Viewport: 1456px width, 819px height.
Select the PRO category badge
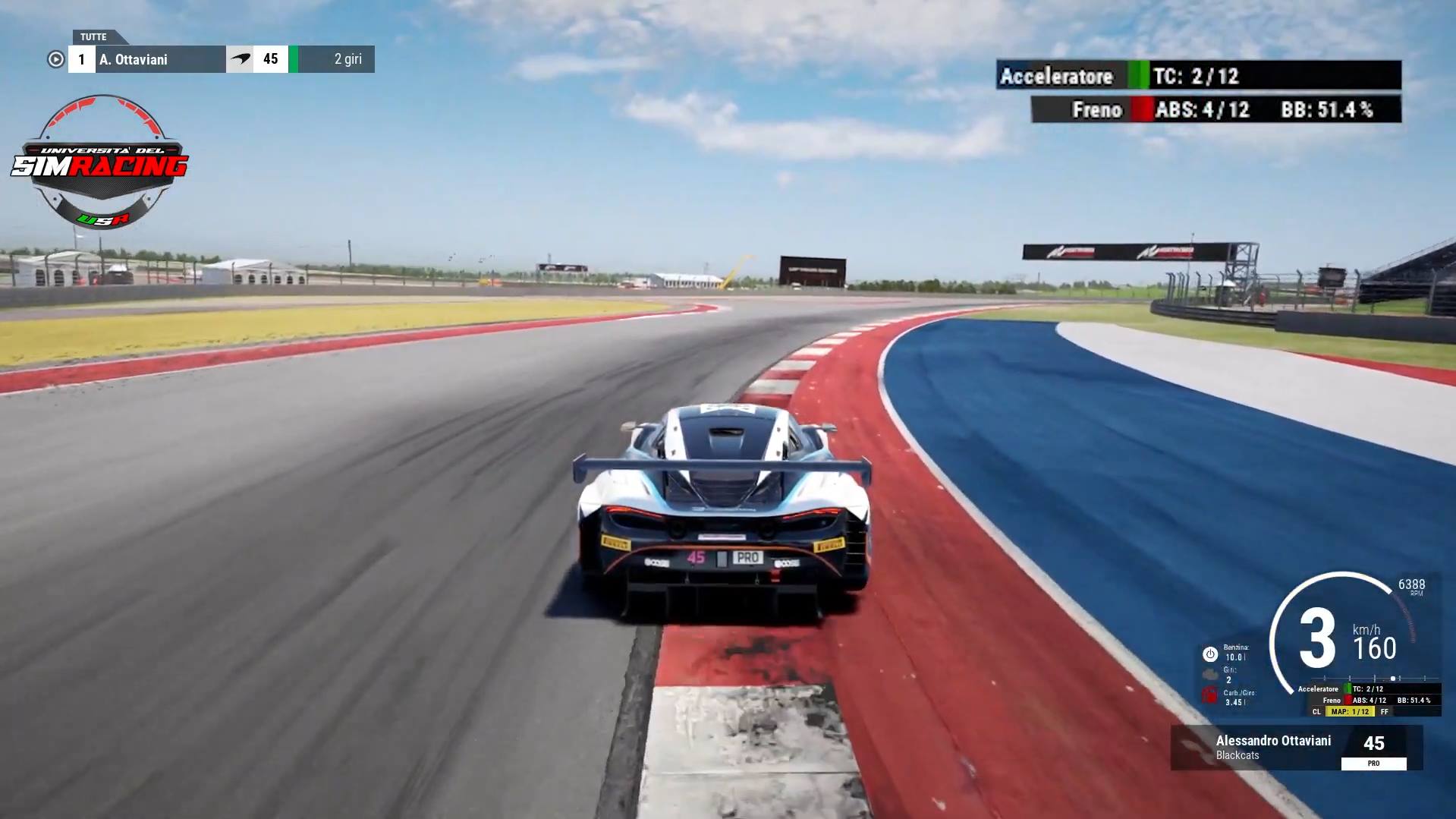[x=1373, y=763]
